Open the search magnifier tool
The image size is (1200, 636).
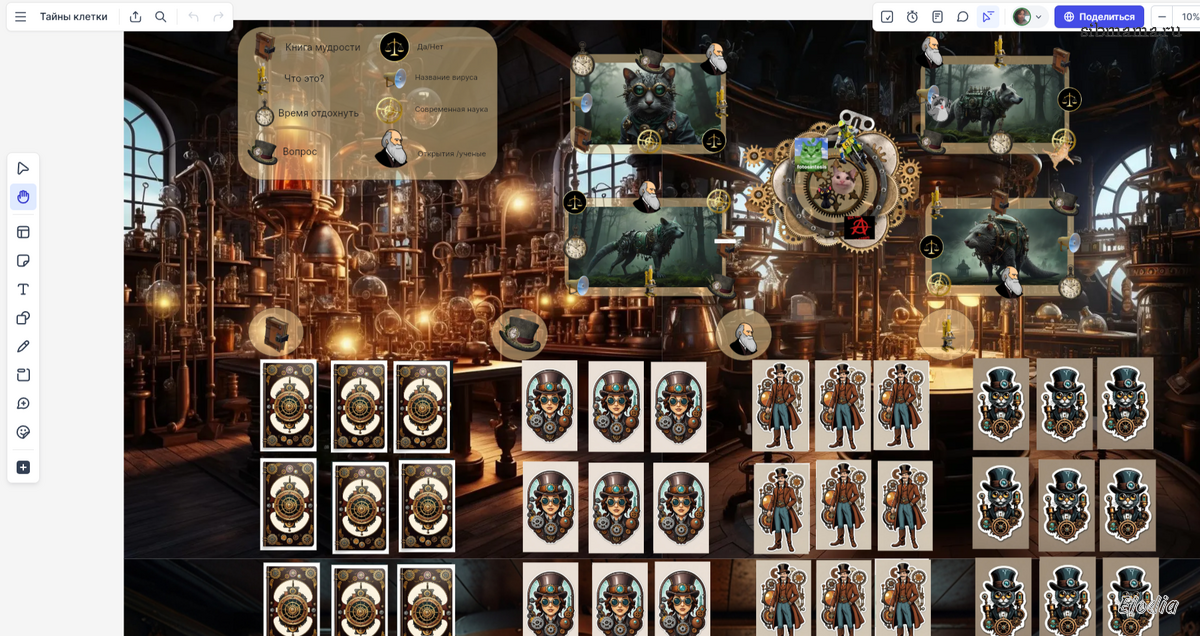pyautogui.click(x=161, y=17)
